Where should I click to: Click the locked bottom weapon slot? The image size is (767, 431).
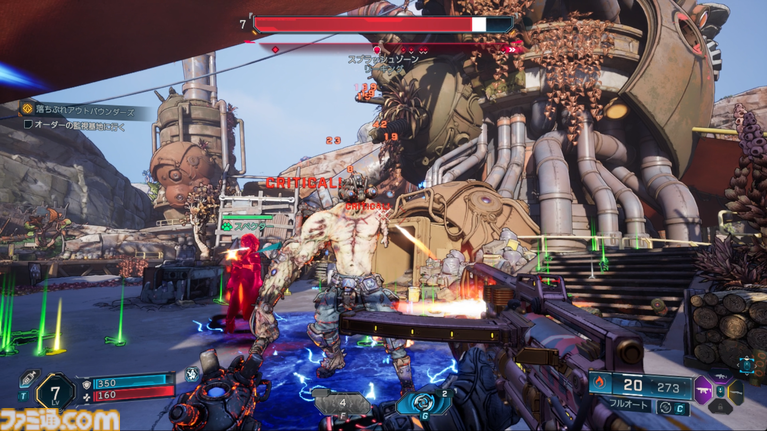(720, 406)
